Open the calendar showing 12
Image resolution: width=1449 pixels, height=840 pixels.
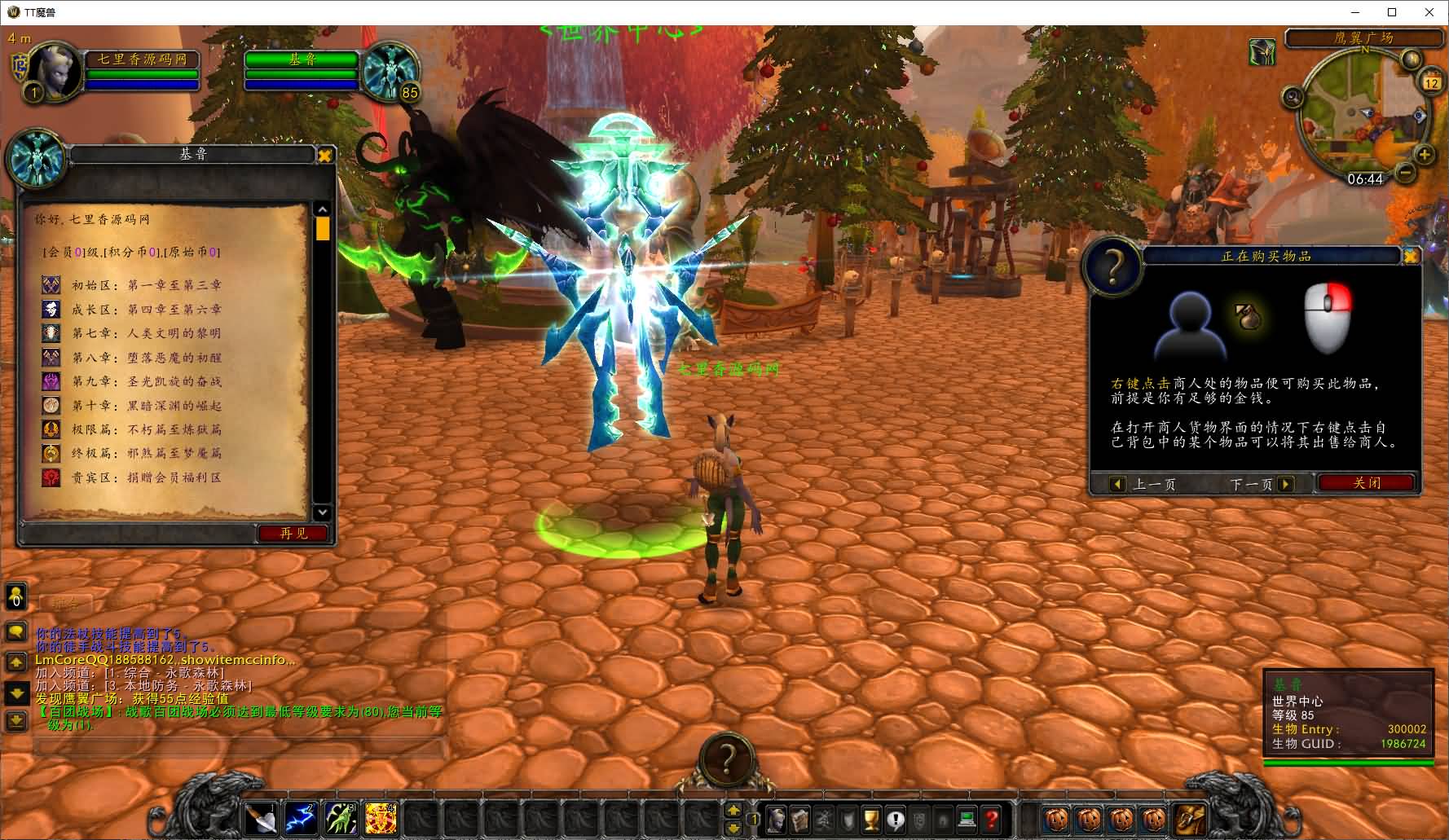(x=1431, y=82)
